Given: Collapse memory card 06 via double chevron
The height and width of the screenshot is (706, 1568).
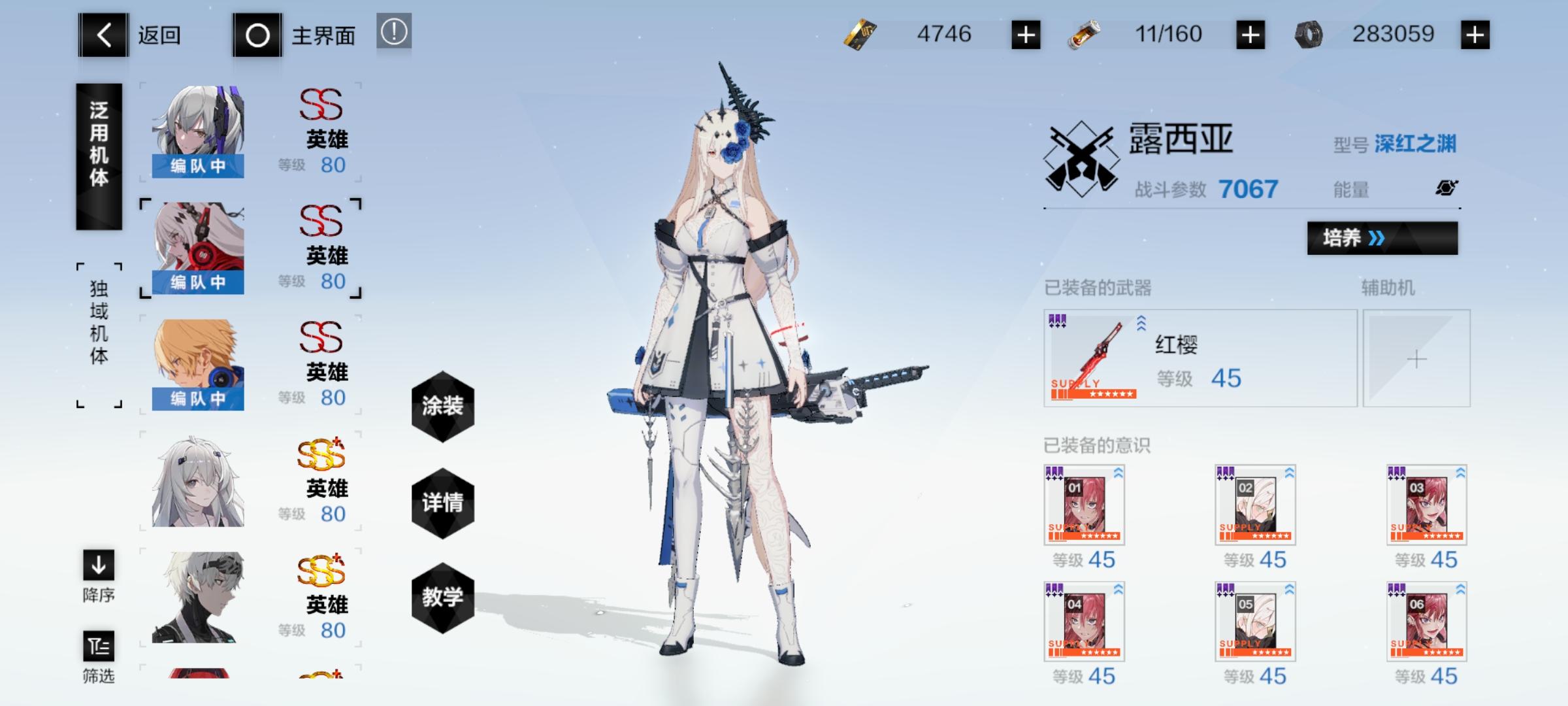Looking at the screenshot, I should tap(1462, 590).
